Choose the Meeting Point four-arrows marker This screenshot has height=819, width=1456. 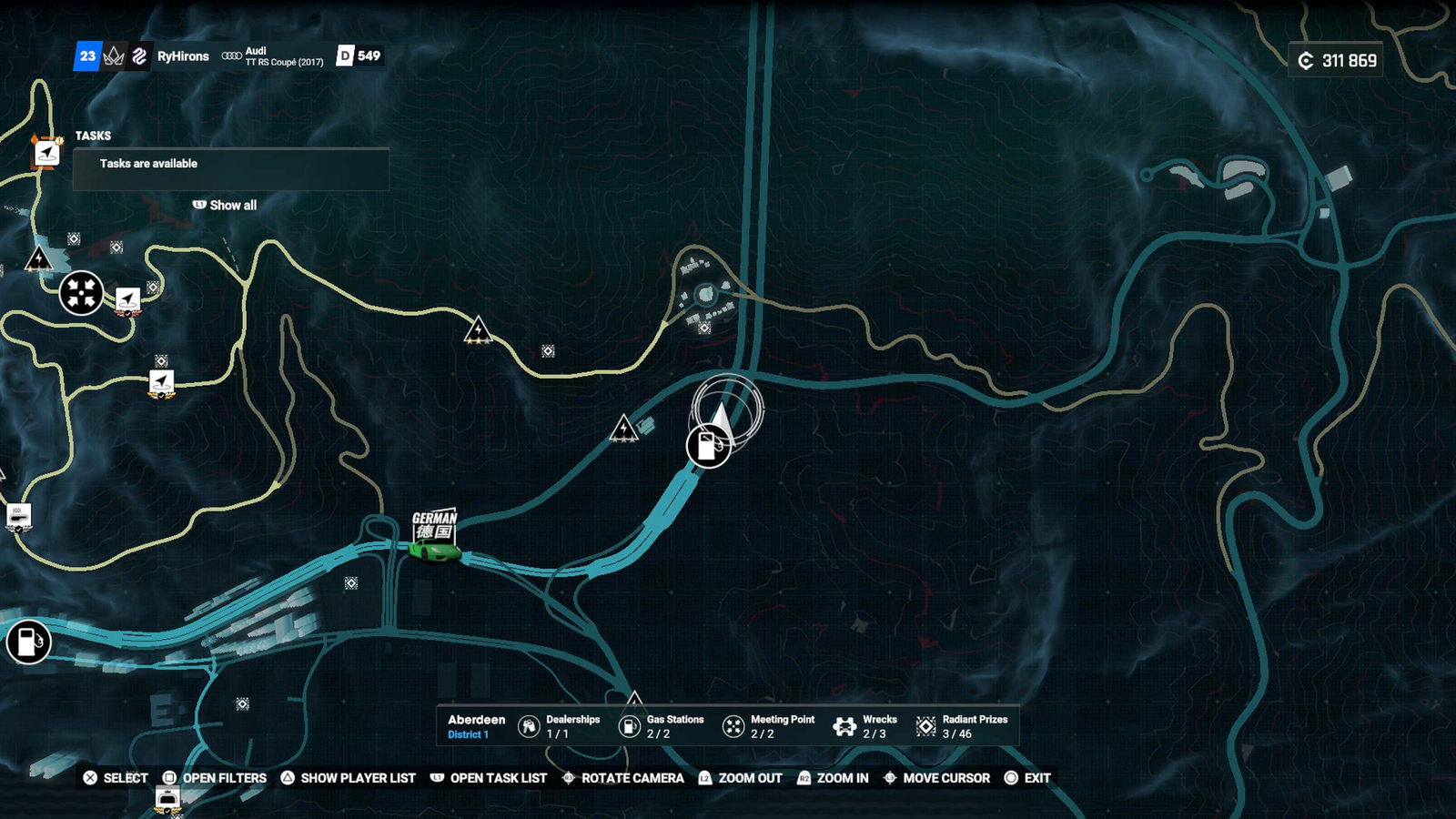81,294
